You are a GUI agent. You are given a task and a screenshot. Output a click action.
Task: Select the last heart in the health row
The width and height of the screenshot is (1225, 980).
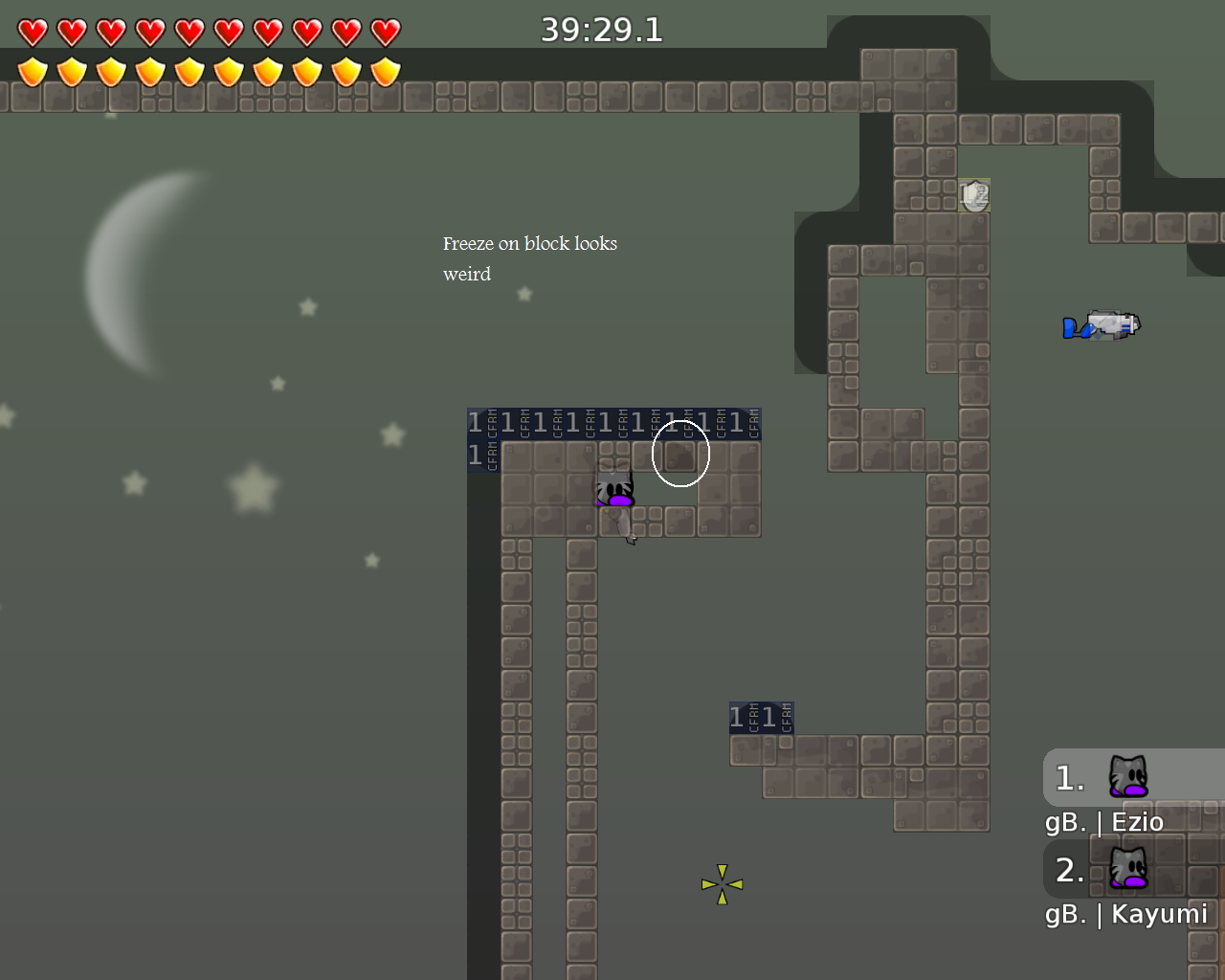tap(384, 30)
